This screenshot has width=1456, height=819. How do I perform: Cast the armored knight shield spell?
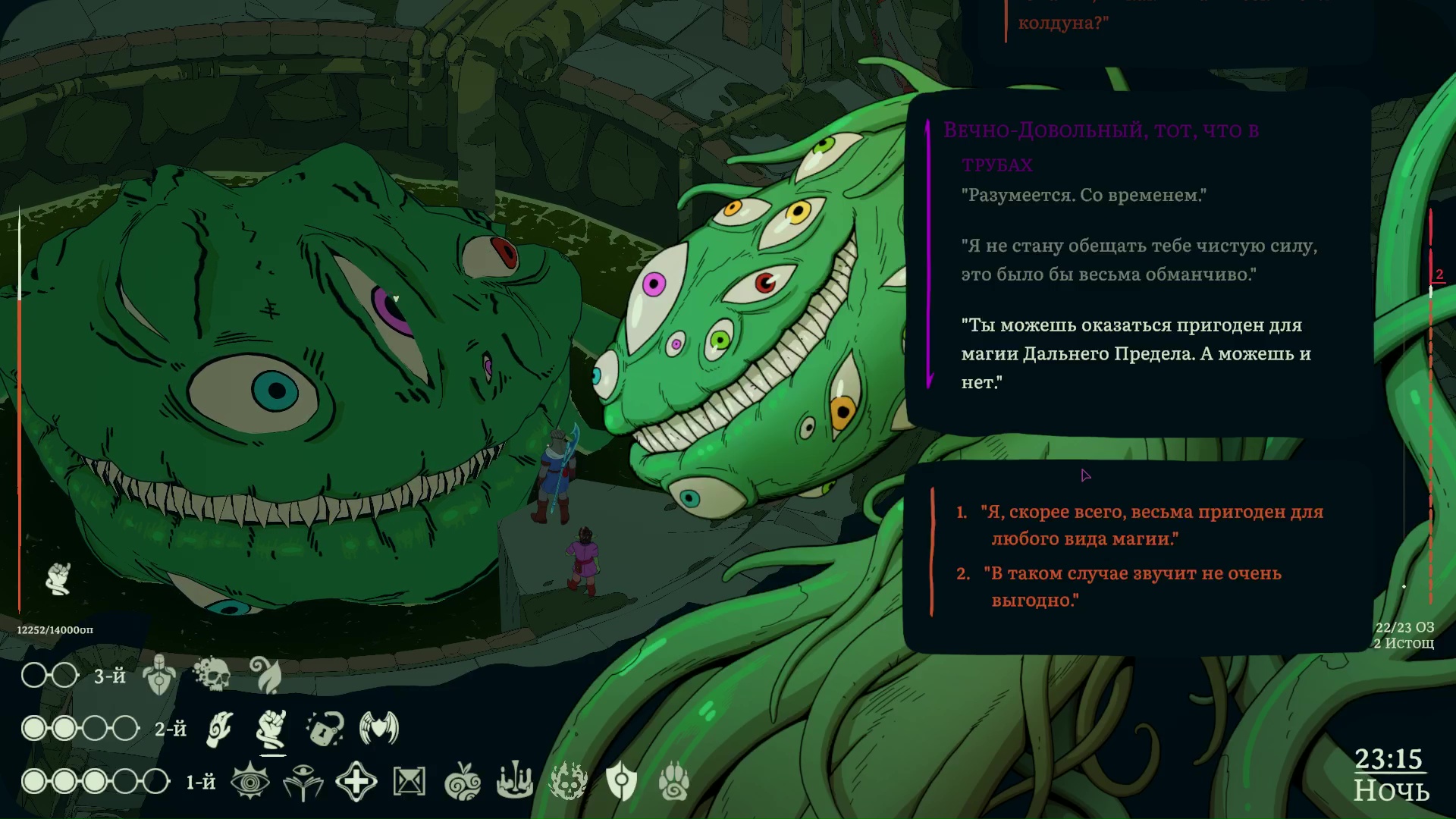[x=159, y=675]
